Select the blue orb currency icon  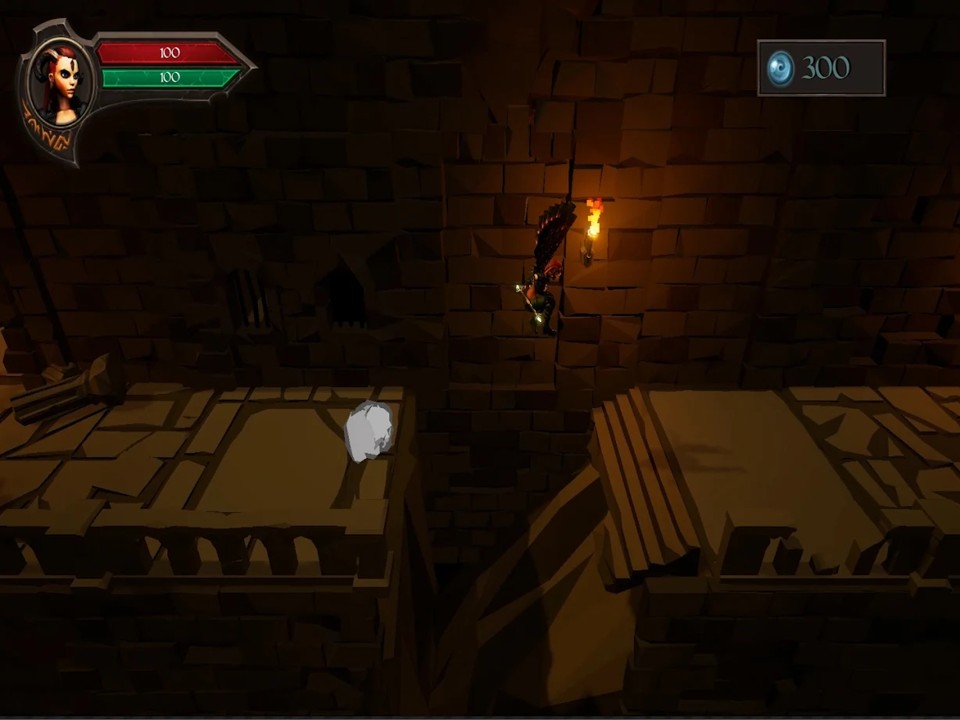pyautogui.click(x=780, y=68)
